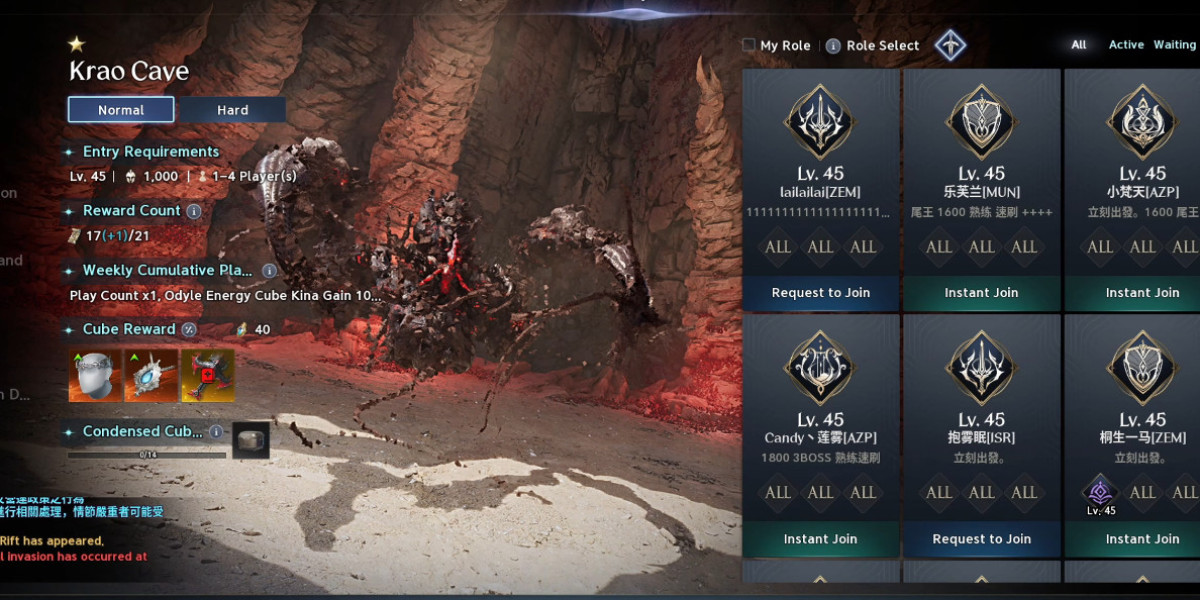Click the Condensed Cube box icon
Image resolution: width=1200 pixels, height=600 pixels.
(x=251, y=440)
